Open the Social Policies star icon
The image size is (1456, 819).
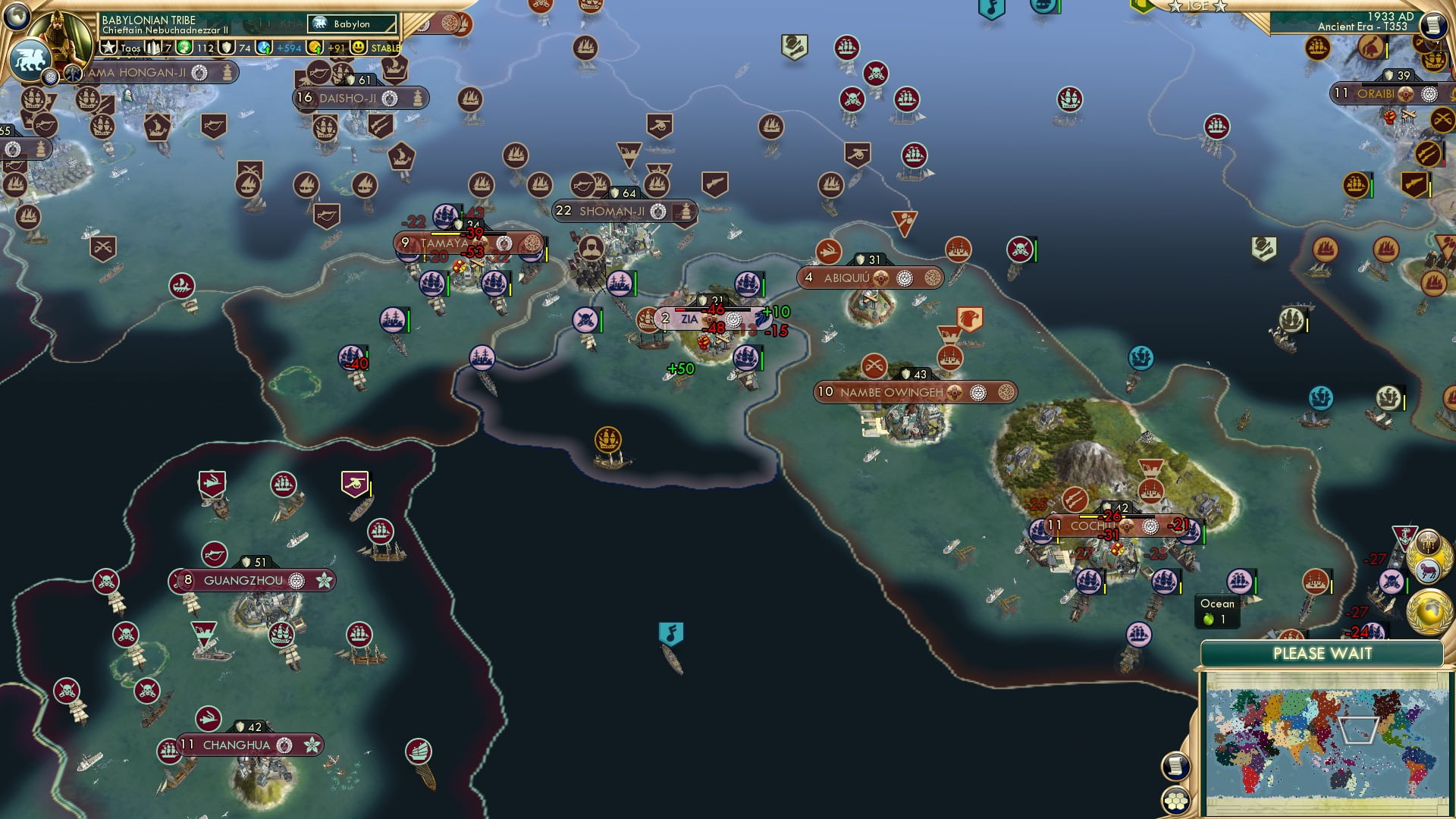tap(108, 47)
